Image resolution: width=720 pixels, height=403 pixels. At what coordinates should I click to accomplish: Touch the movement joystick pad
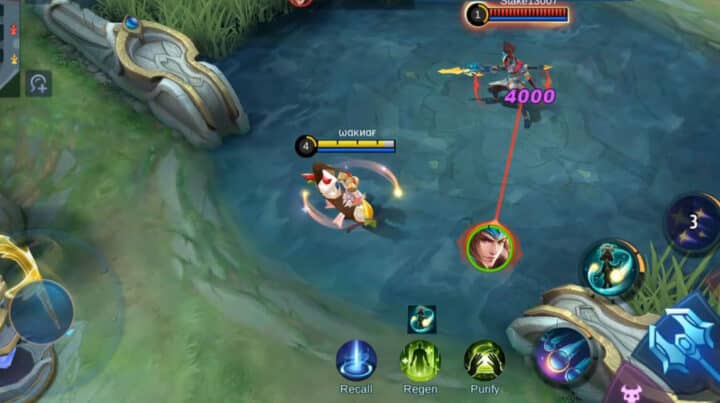tap(40, 312)
